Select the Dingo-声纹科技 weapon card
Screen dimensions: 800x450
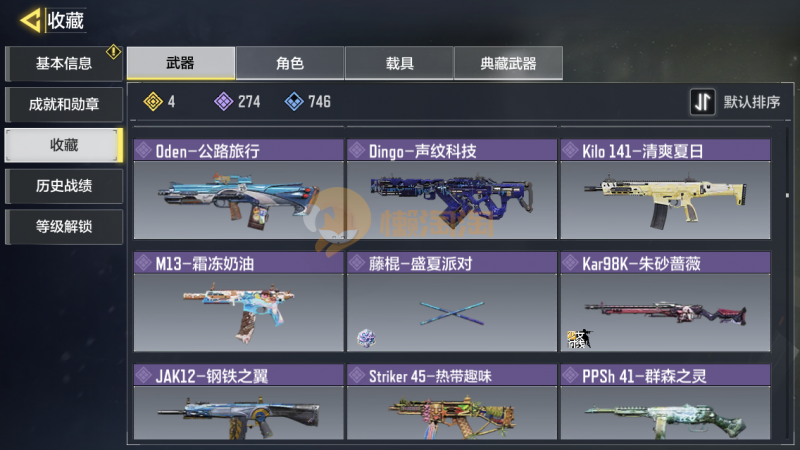coord(451,189)
